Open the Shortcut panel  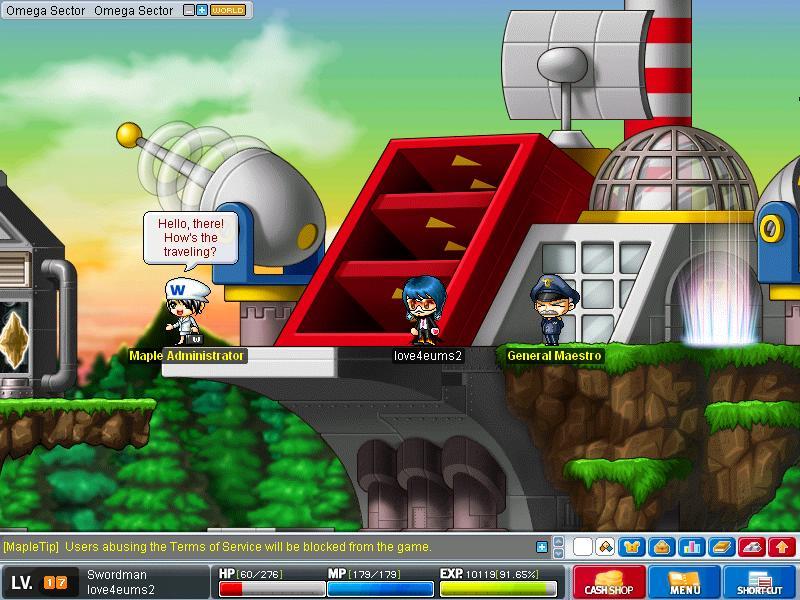coord(760,582)
